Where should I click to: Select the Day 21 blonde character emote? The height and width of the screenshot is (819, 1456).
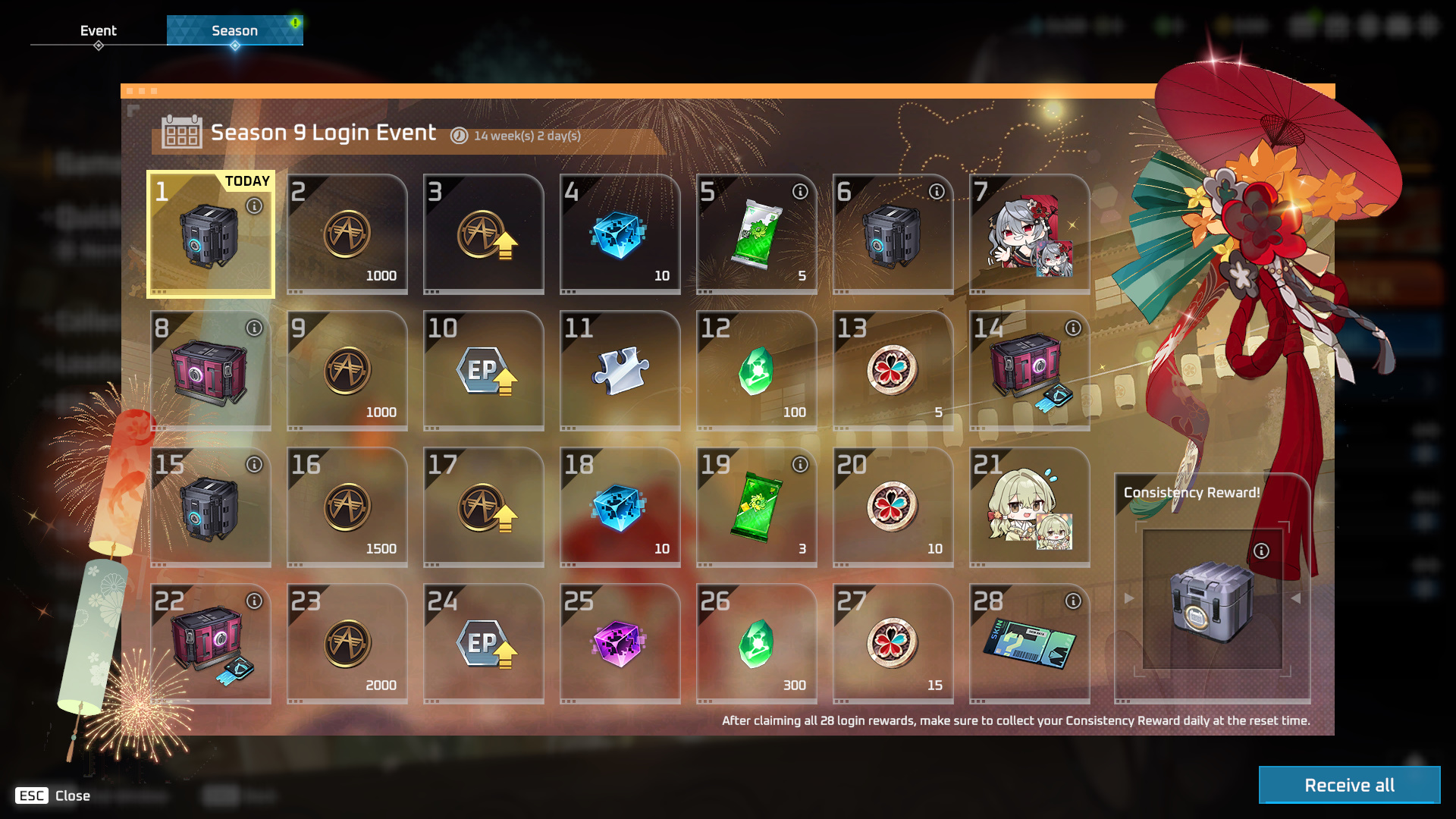click(1029, 508)
